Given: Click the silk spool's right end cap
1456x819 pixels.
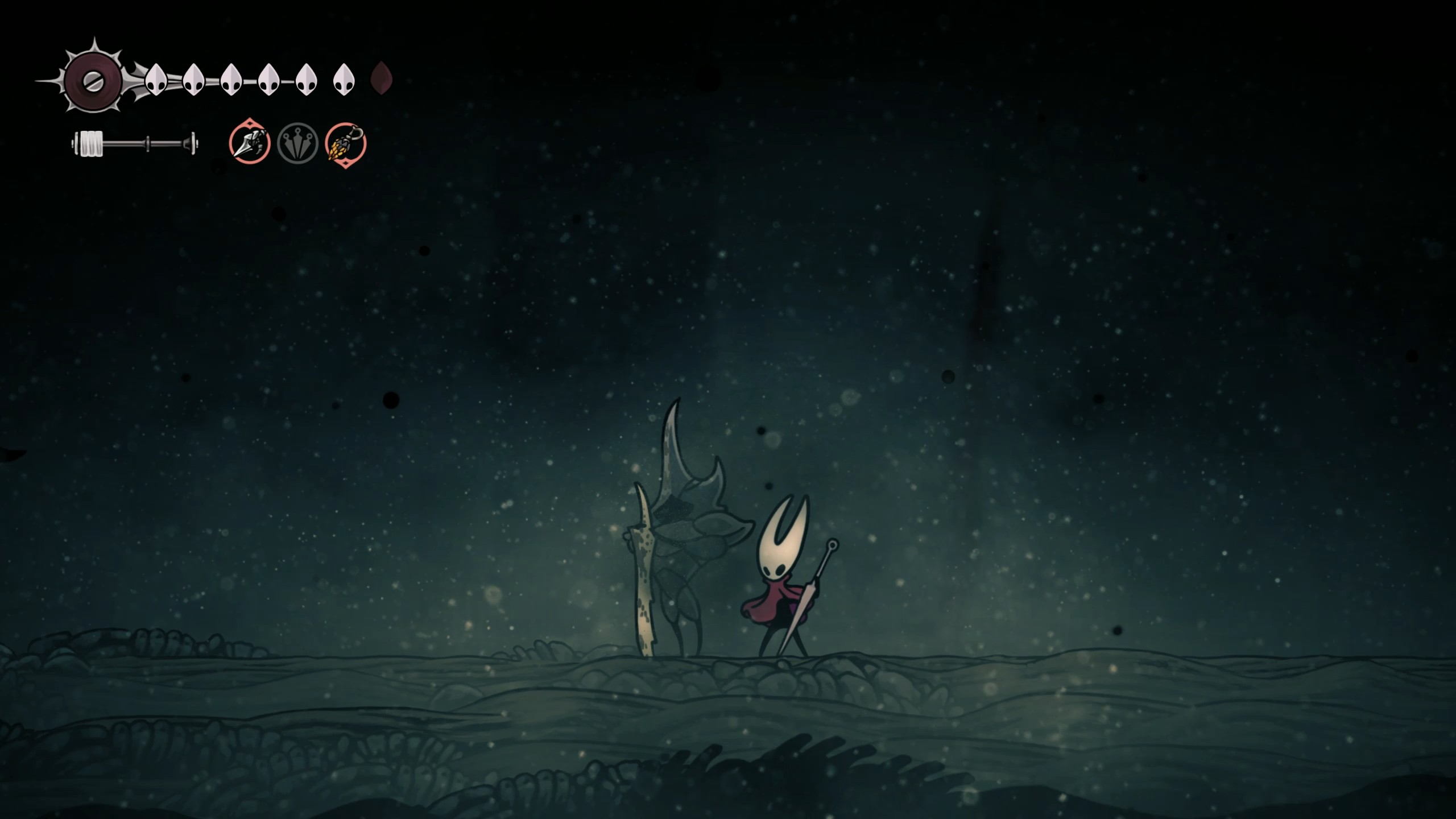Looking at the screenshot, I should coord(192,144).
